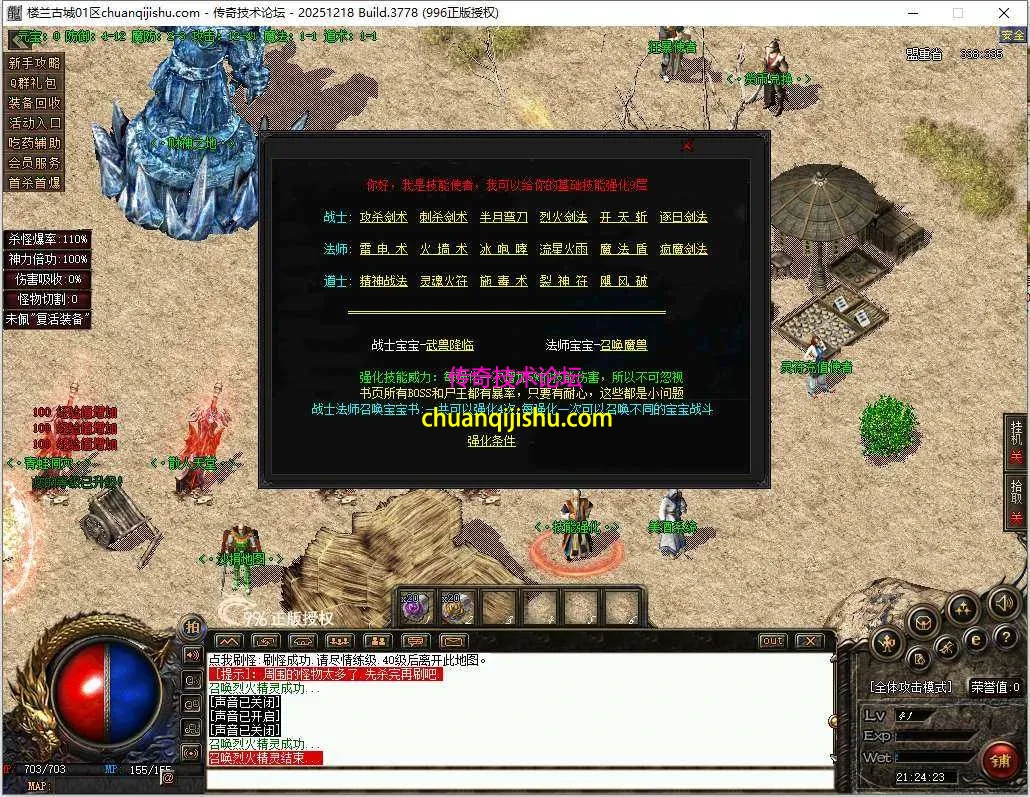Close the skill enhancement dialog
The width and height of the screenshot is (1030, 797).
(687, 146)
